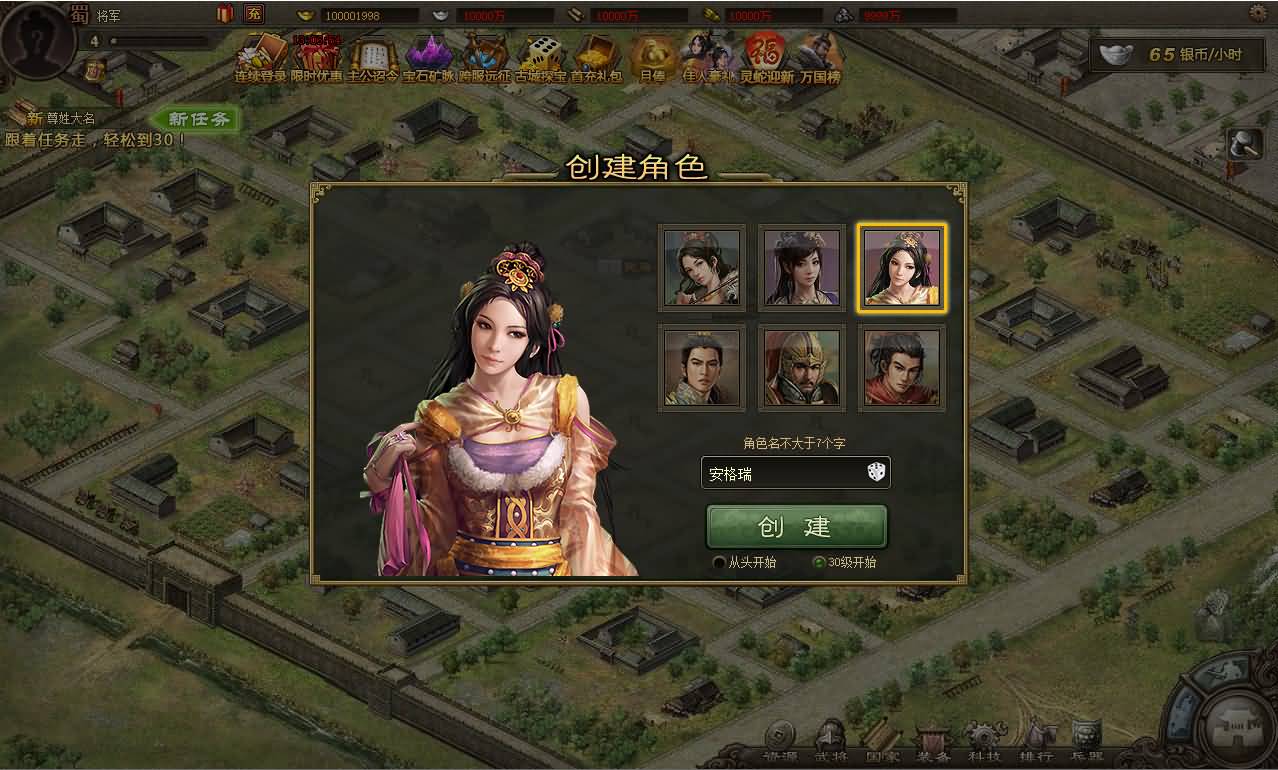Viewport: 1278px width, 770px height.
Task: Open the 古城探宝 dice treasure event
Action: [x=541, y=58]
